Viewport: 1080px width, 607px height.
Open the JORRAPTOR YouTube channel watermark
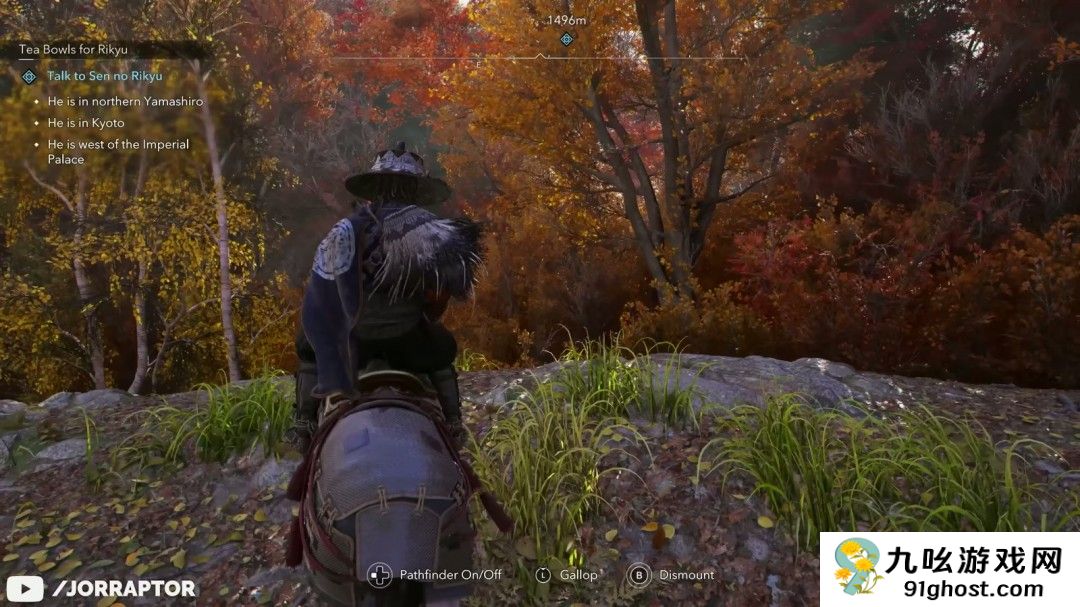click(100, 588)
